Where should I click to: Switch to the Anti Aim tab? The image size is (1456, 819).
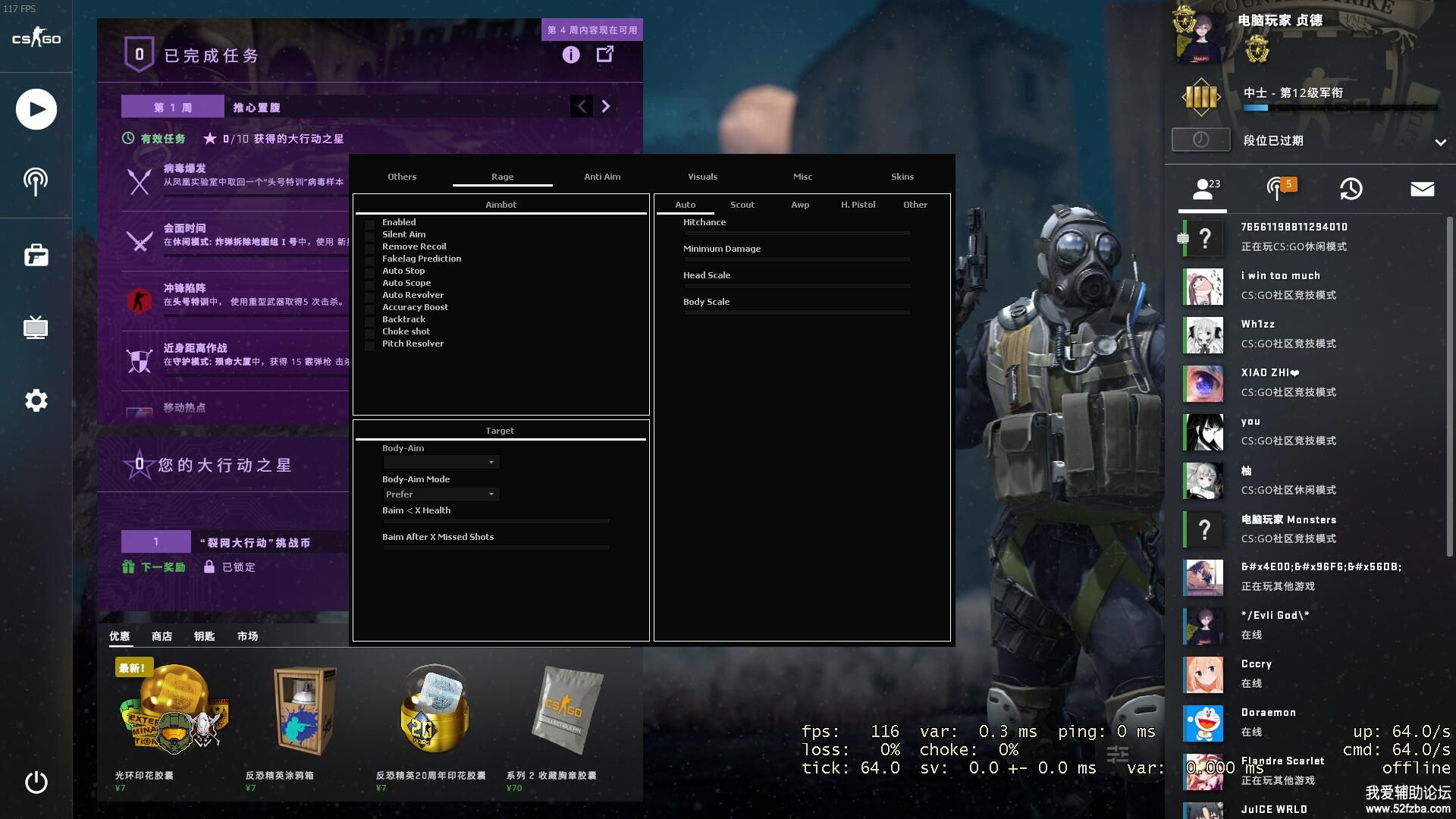click(x=602, y=177)
